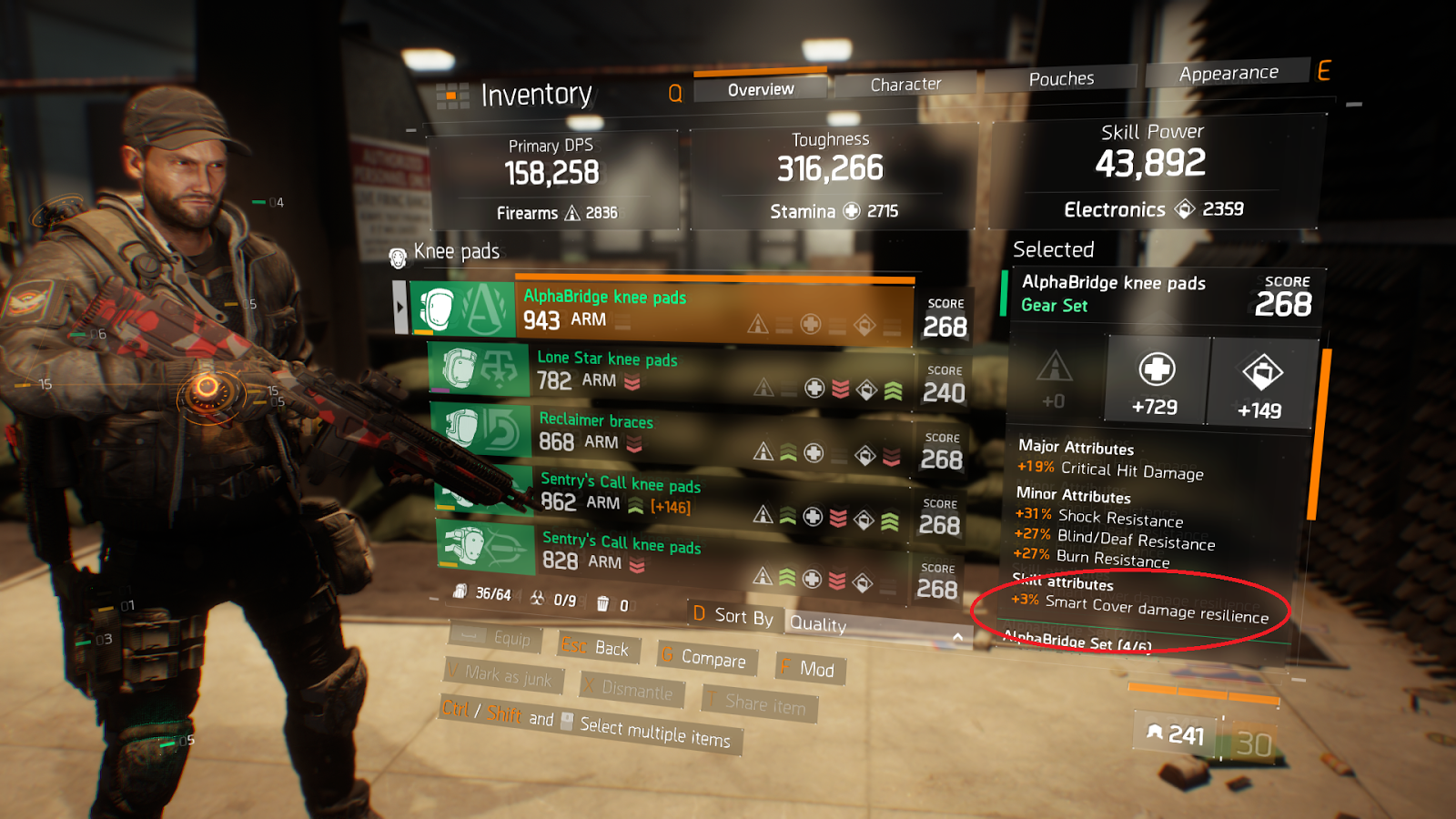Viewport: 1456px width, 819px height.
Task: Select the AlphaBridge knee pads row
Action: pyautogui.click(x=662, y=309)
